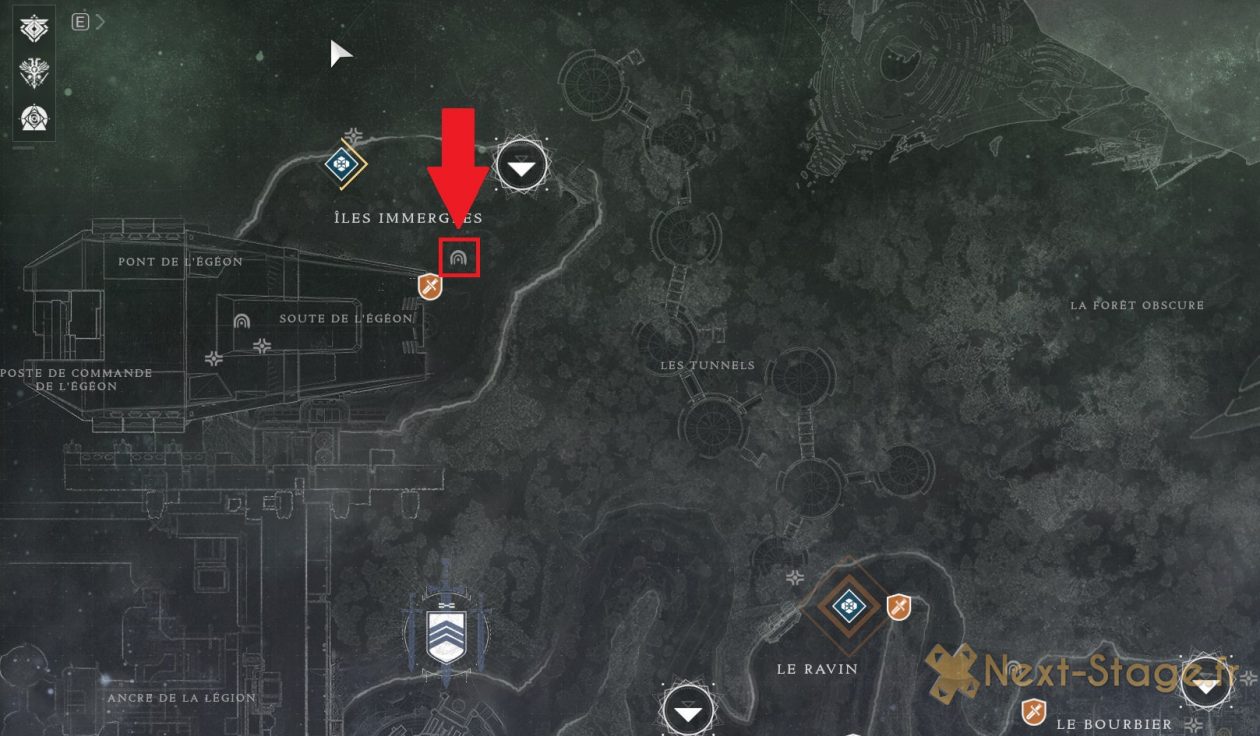This screenshot has width=1260, height=736.
Task: Open the shield-shaped vendor emblem marker
Action: click(x=445, y=634)
